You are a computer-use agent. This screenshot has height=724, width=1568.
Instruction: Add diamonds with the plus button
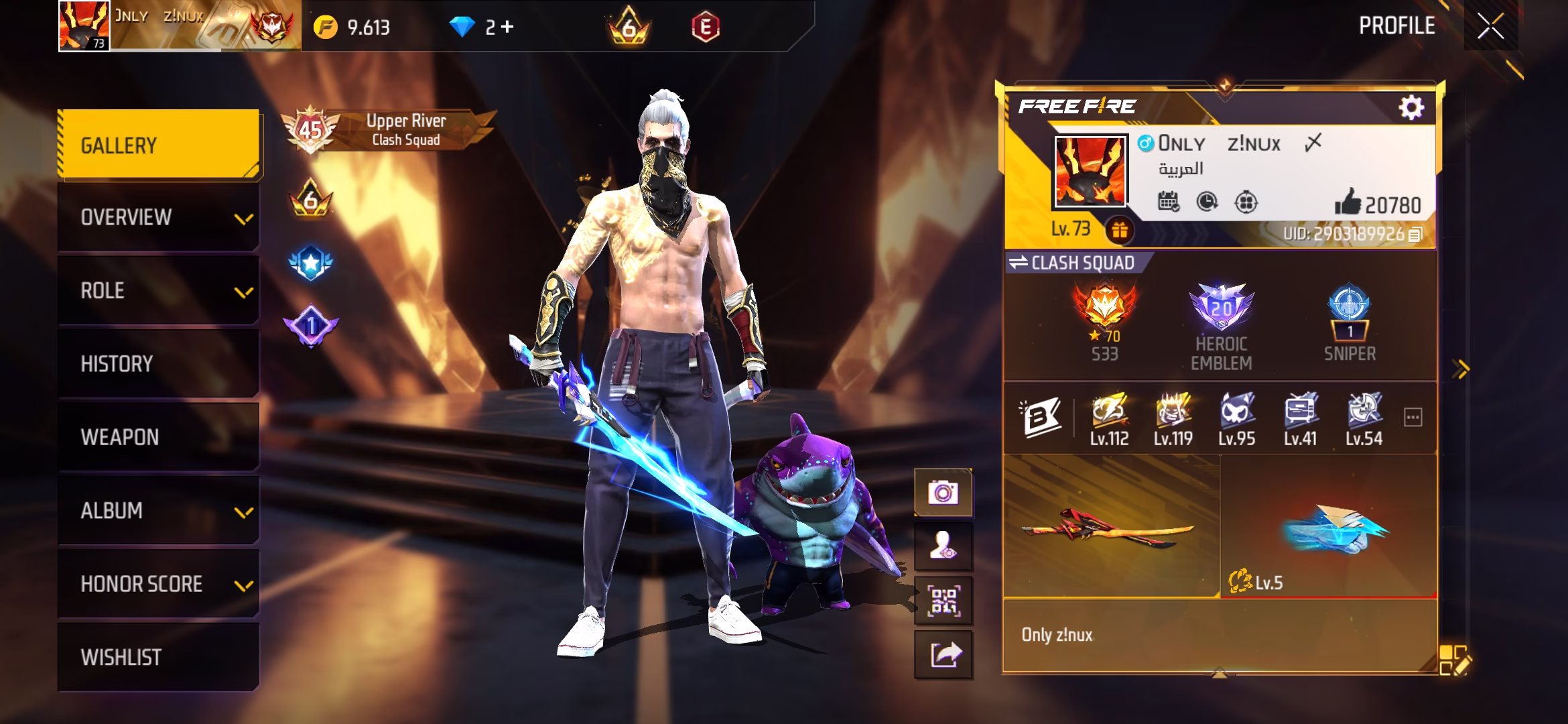[x=507, y=27]
